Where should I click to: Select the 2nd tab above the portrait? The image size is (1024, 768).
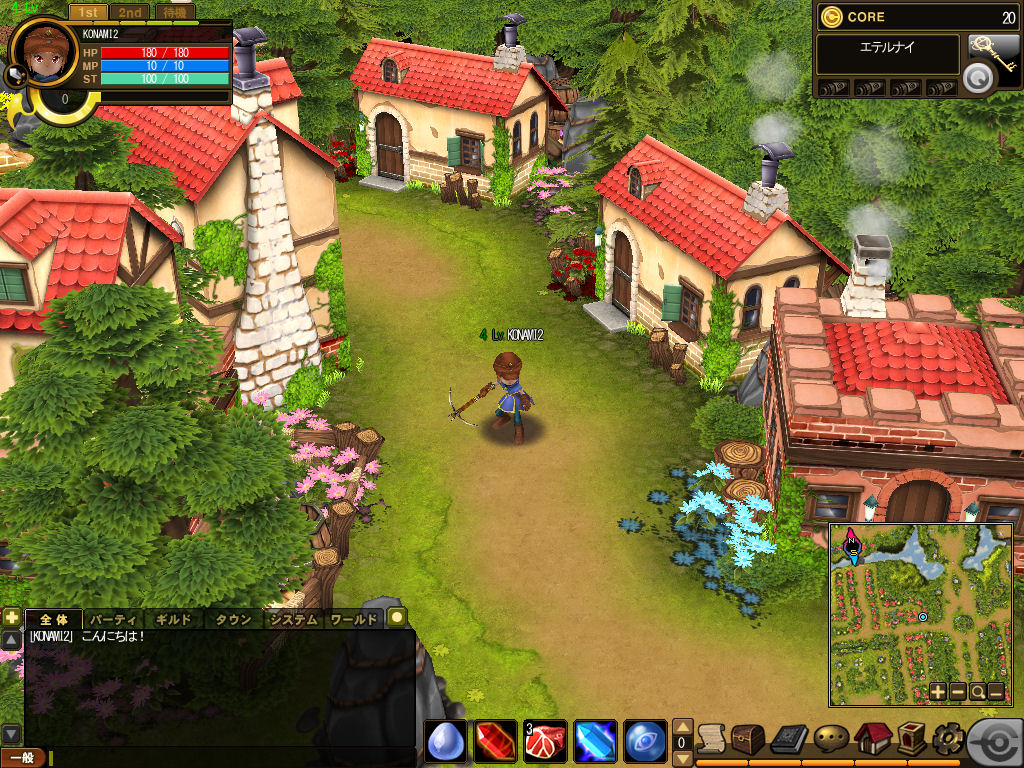(x=129, y=13)
